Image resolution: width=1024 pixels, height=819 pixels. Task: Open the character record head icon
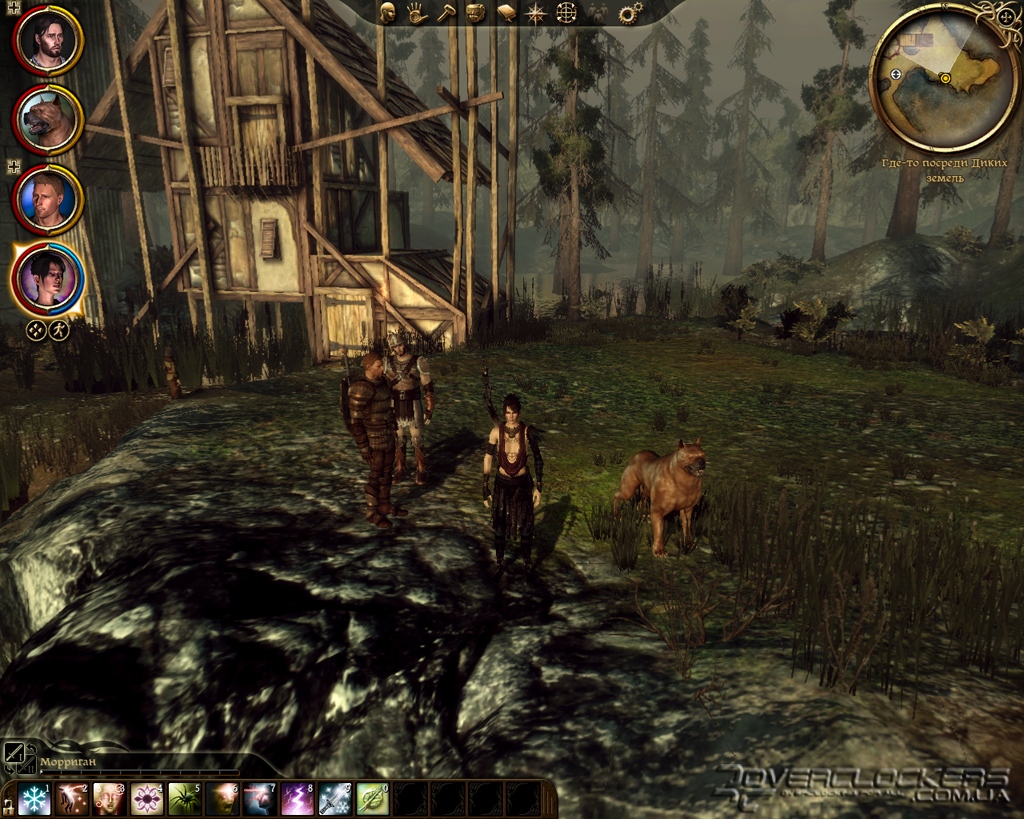pos(389,13)
